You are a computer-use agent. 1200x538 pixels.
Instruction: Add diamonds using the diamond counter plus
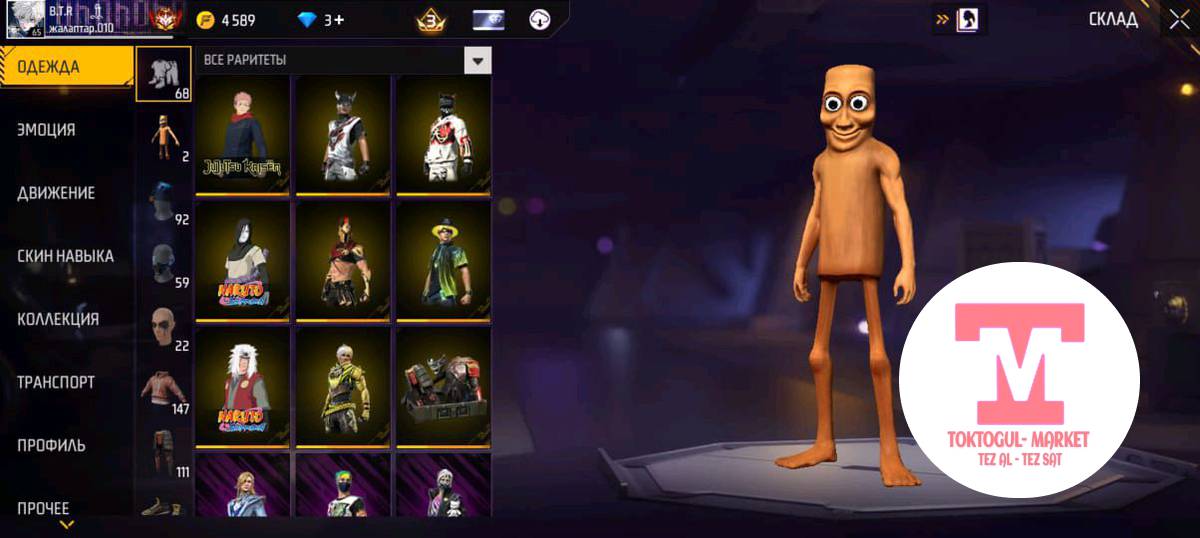[339, 20]
